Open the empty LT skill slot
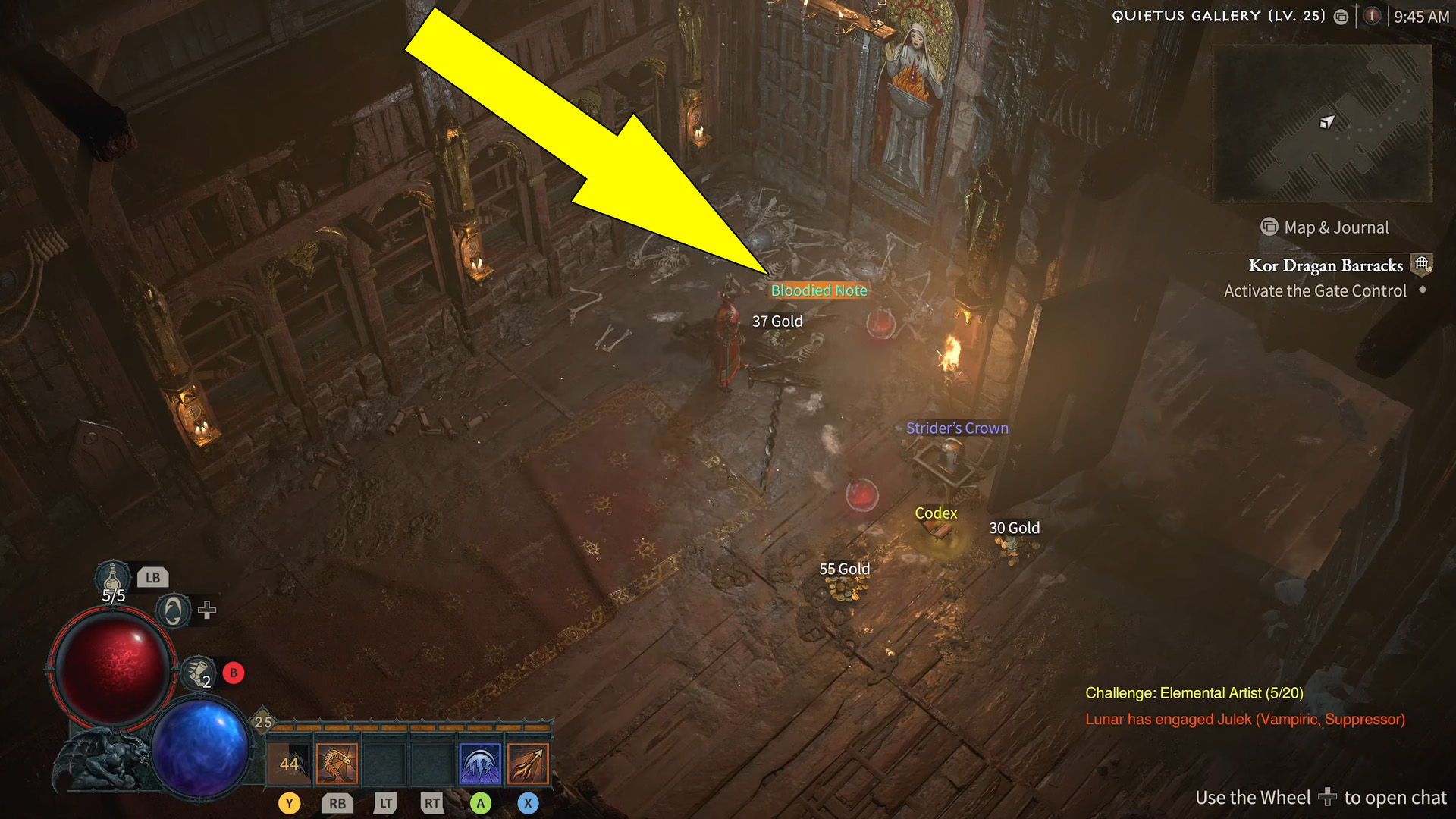The width and height of the screenshot is (1456, 819). 385,762
